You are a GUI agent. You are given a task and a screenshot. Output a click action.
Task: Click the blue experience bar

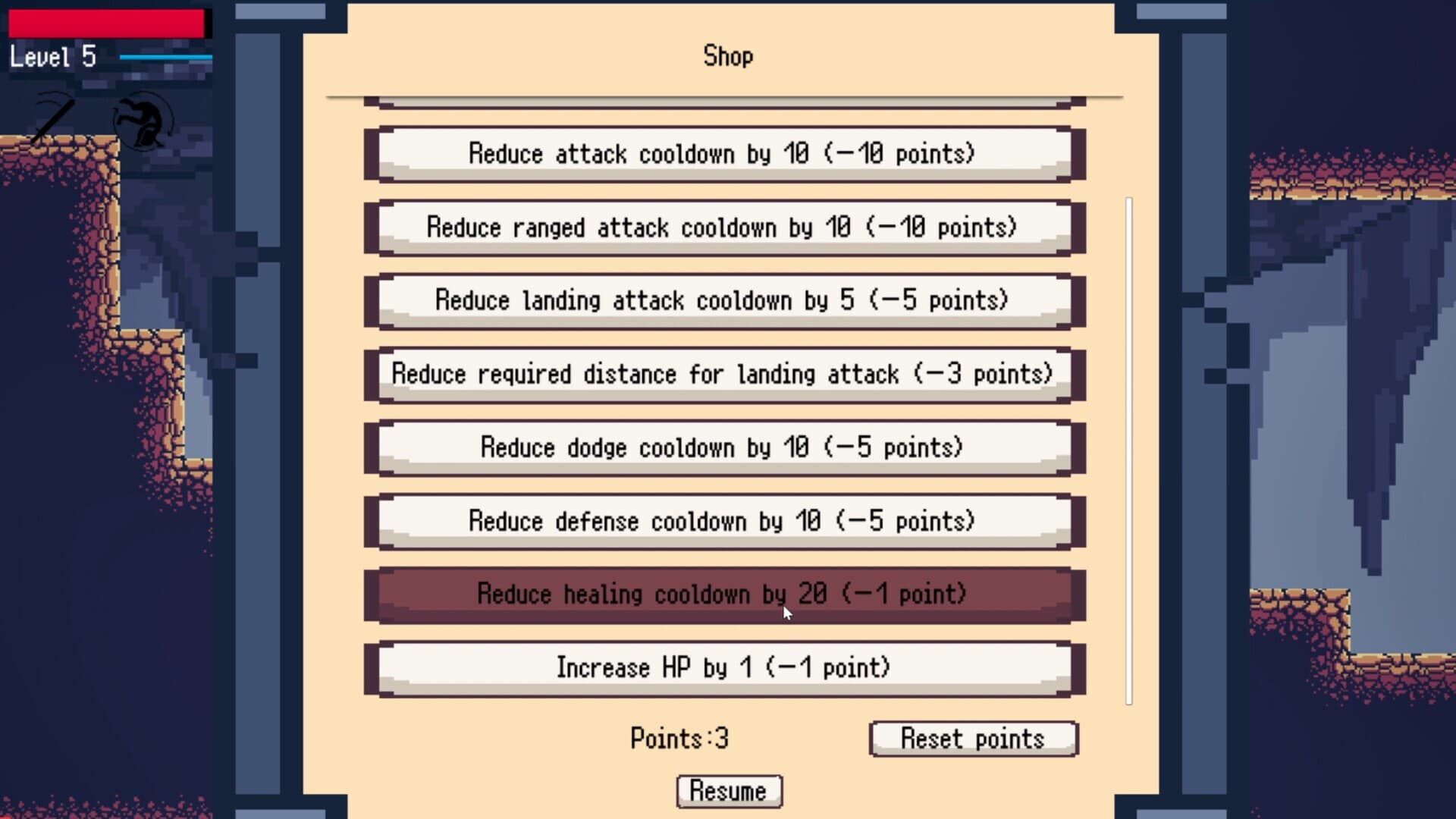tap(167, 57)
